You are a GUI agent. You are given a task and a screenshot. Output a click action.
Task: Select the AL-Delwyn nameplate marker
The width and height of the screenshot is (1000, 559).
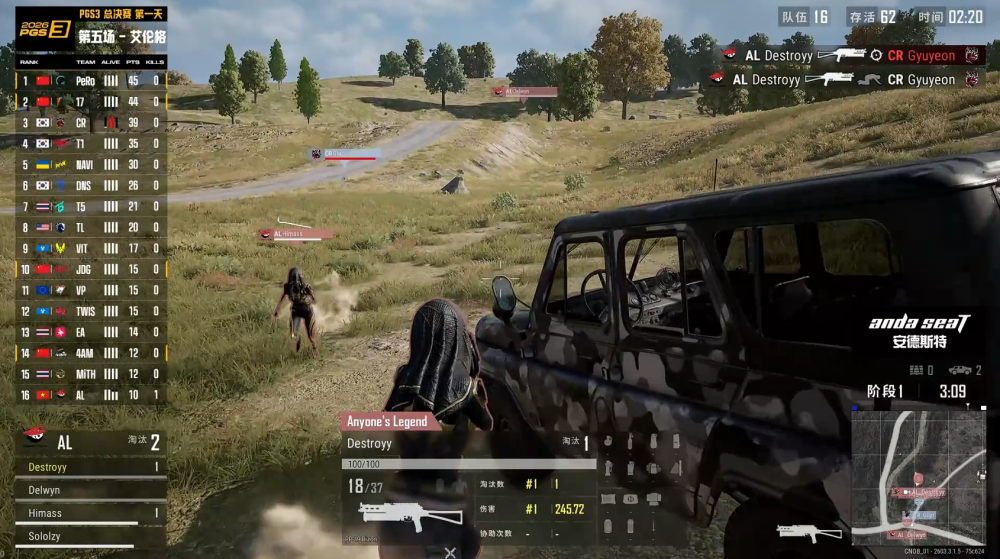coord(525,91)
